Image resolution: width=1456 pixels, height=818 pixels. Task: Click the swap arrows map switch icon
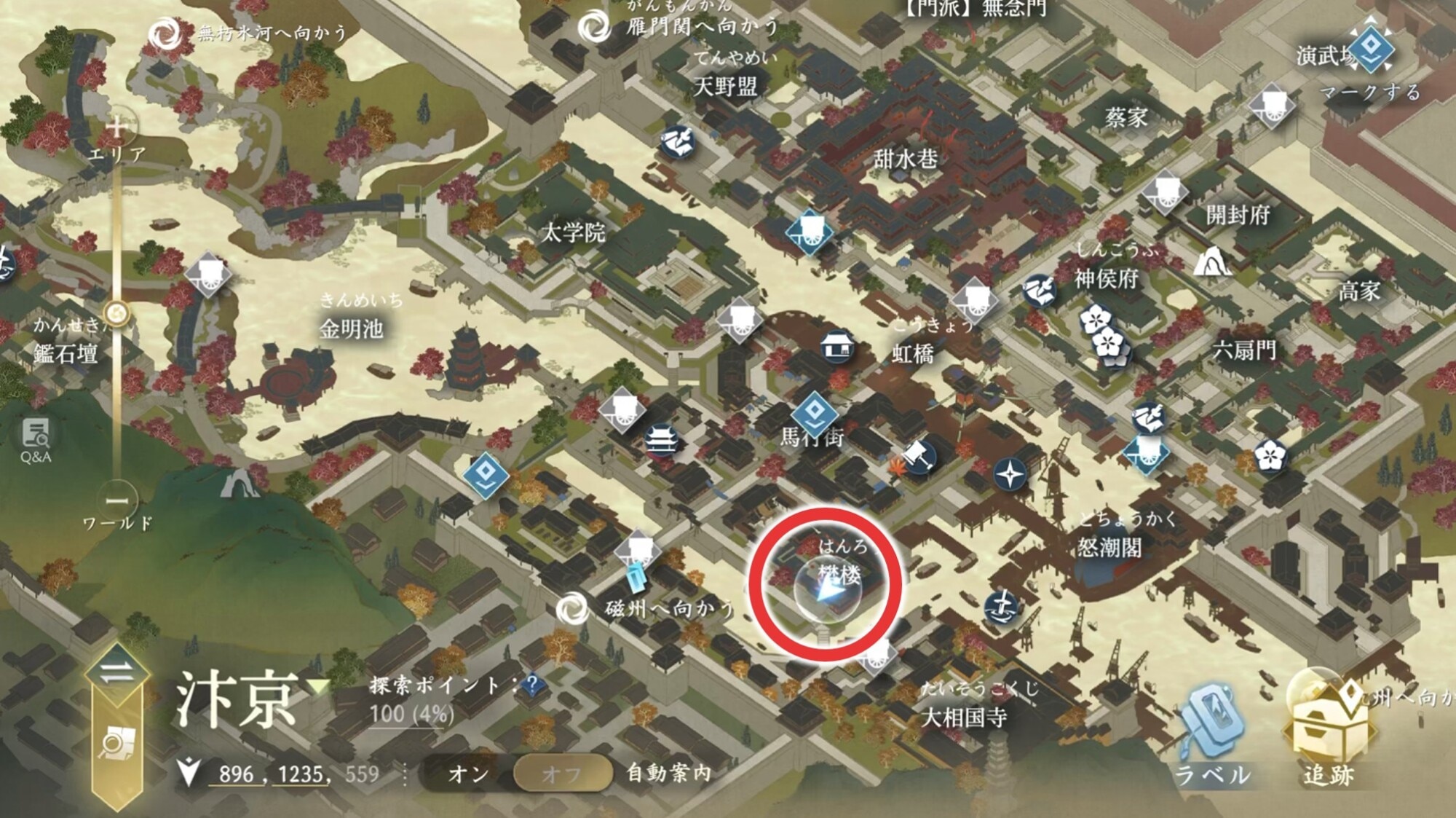116,672
